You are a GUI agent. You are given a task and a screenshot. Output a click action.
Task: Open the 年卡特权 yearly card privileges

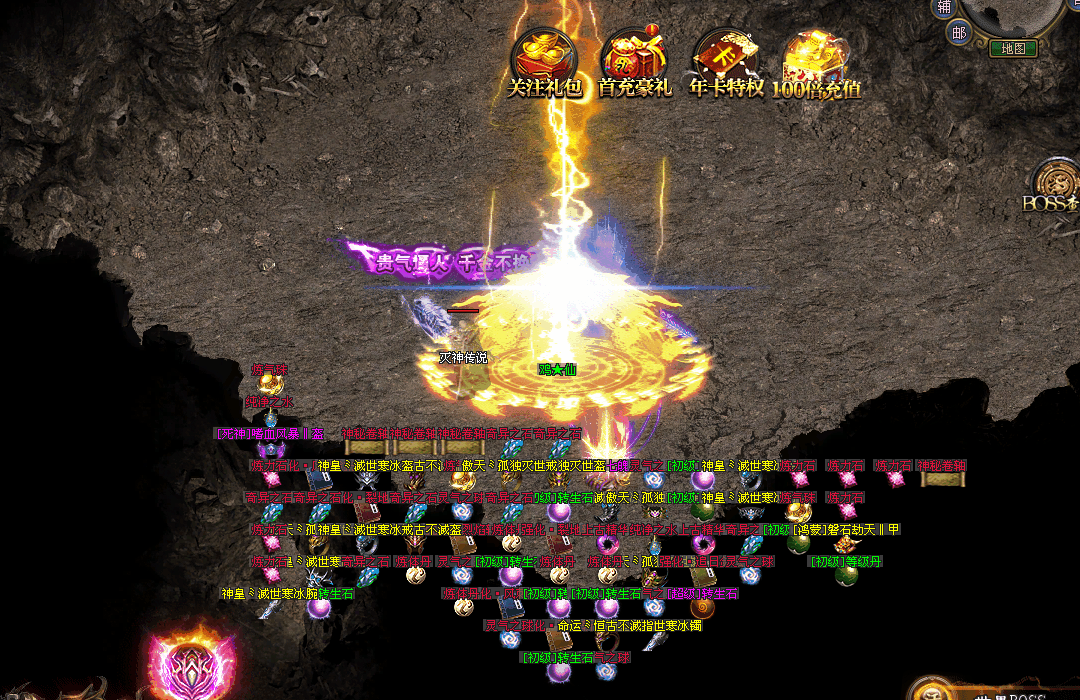(726, 62)
